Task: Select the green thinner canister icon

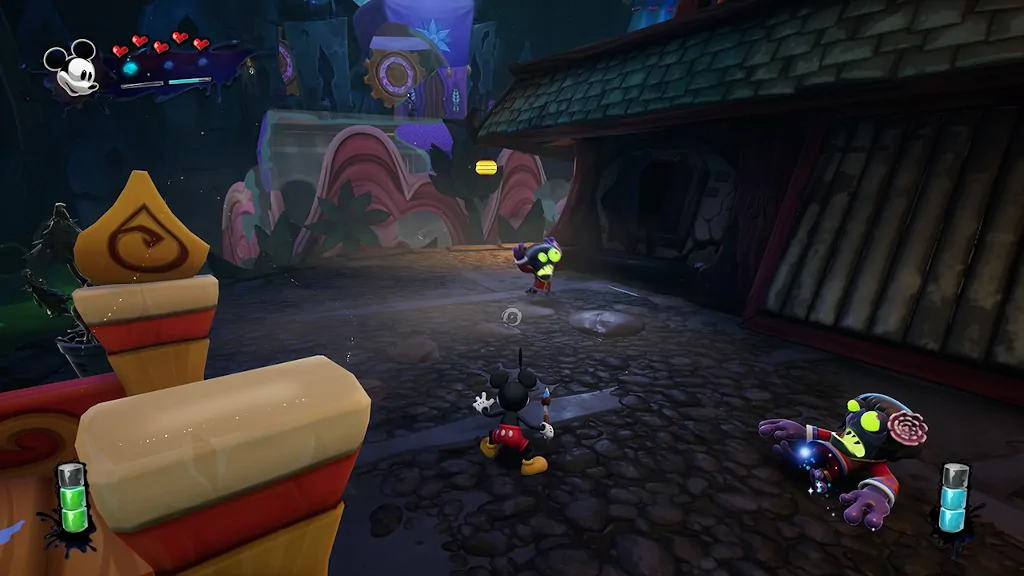Action: click(70, 498)
